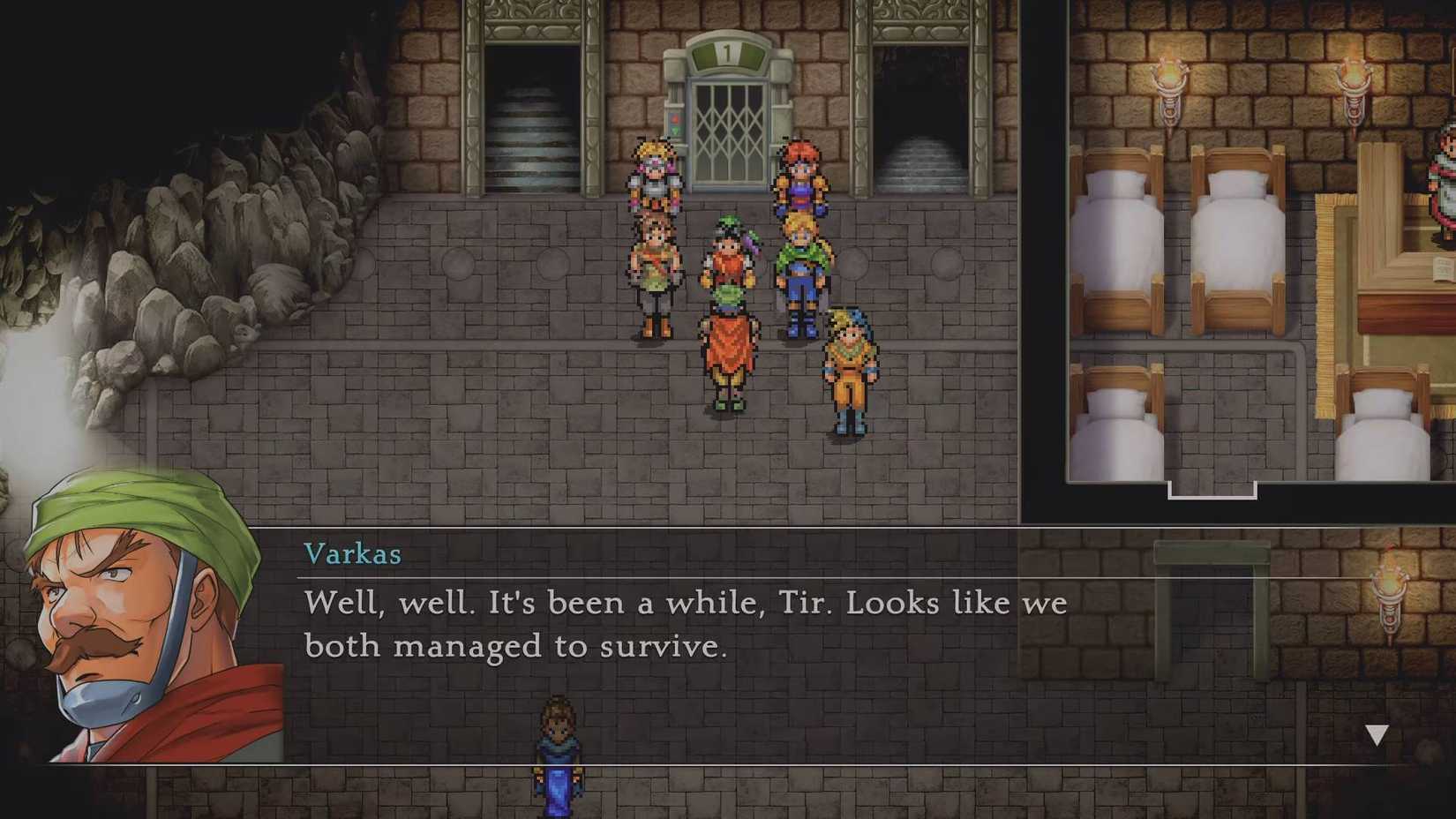
Task: Click the dialogue text mentioning survival
Action: [684, 622]
